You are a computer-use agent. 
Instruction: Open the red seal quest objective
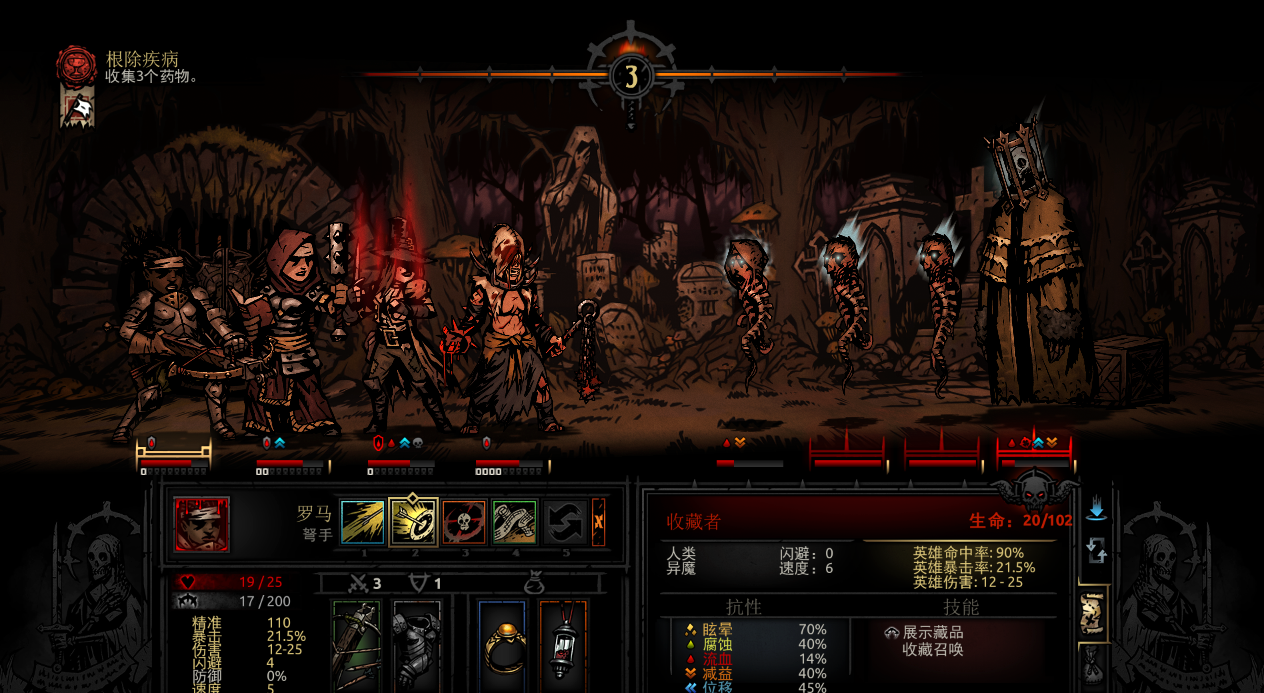pos(76,66)
